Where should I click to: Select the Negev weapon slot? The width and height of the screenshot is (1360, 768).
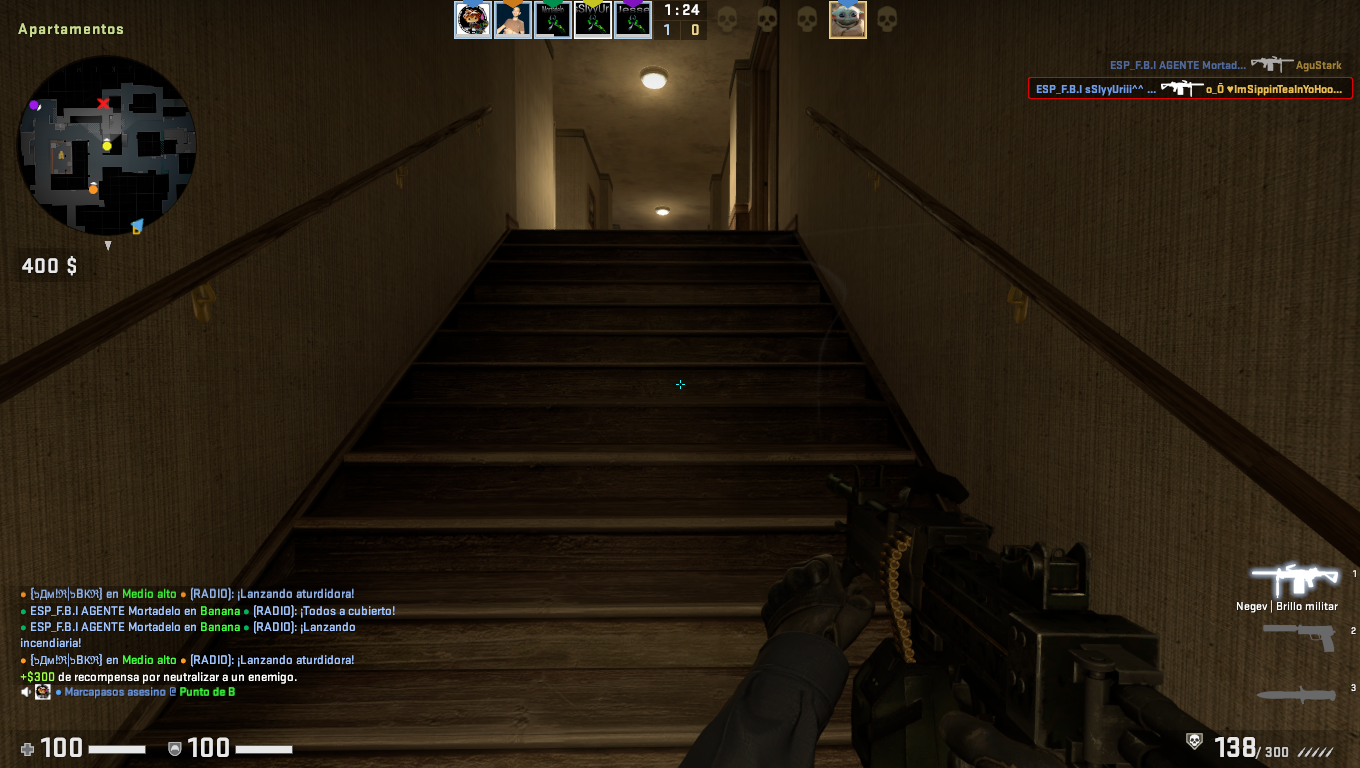coord(1295,580)
